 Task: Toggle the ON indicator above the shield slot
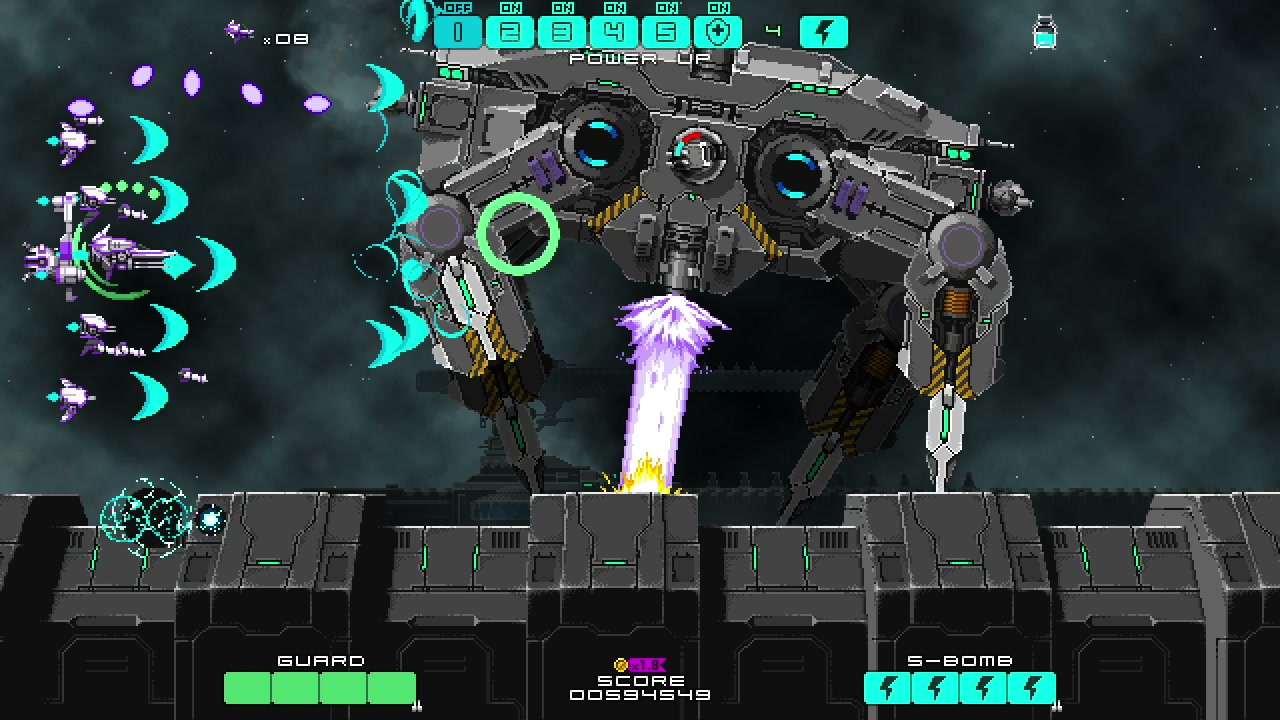718,7
